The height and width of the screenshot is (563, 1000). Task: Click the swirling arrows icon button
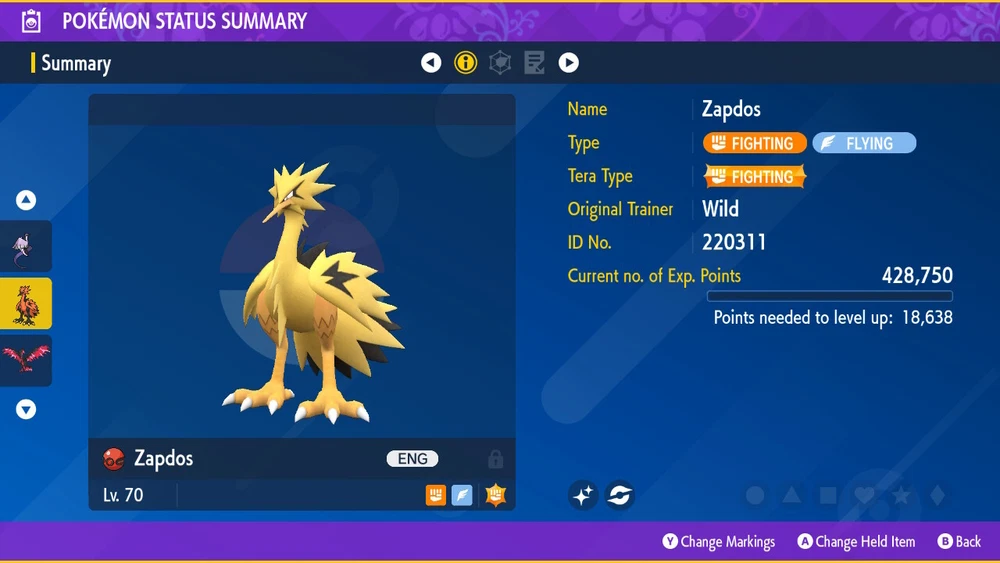(620, 494)
